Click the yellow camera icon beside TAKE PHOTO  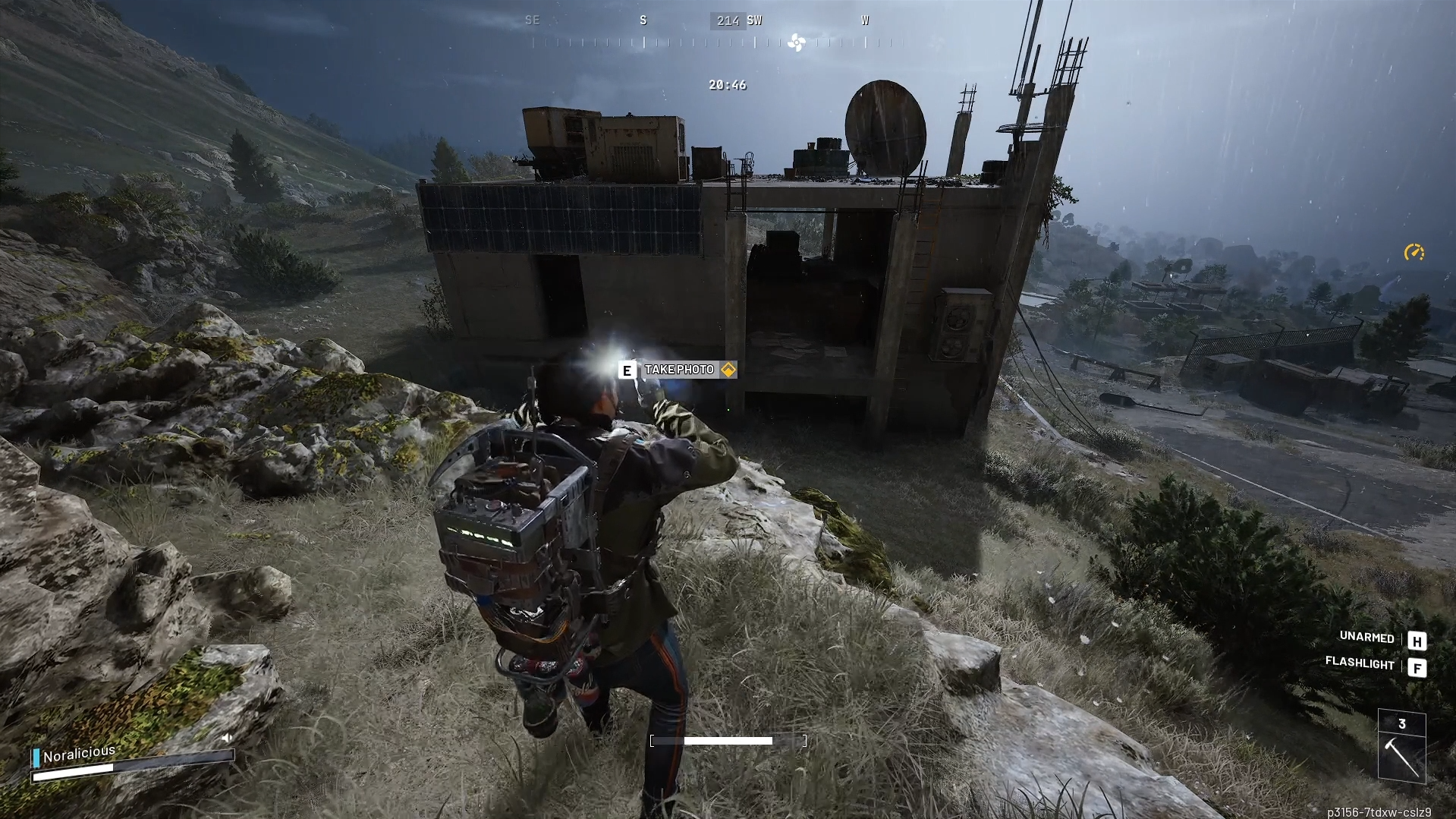click(x=728, y=370)
